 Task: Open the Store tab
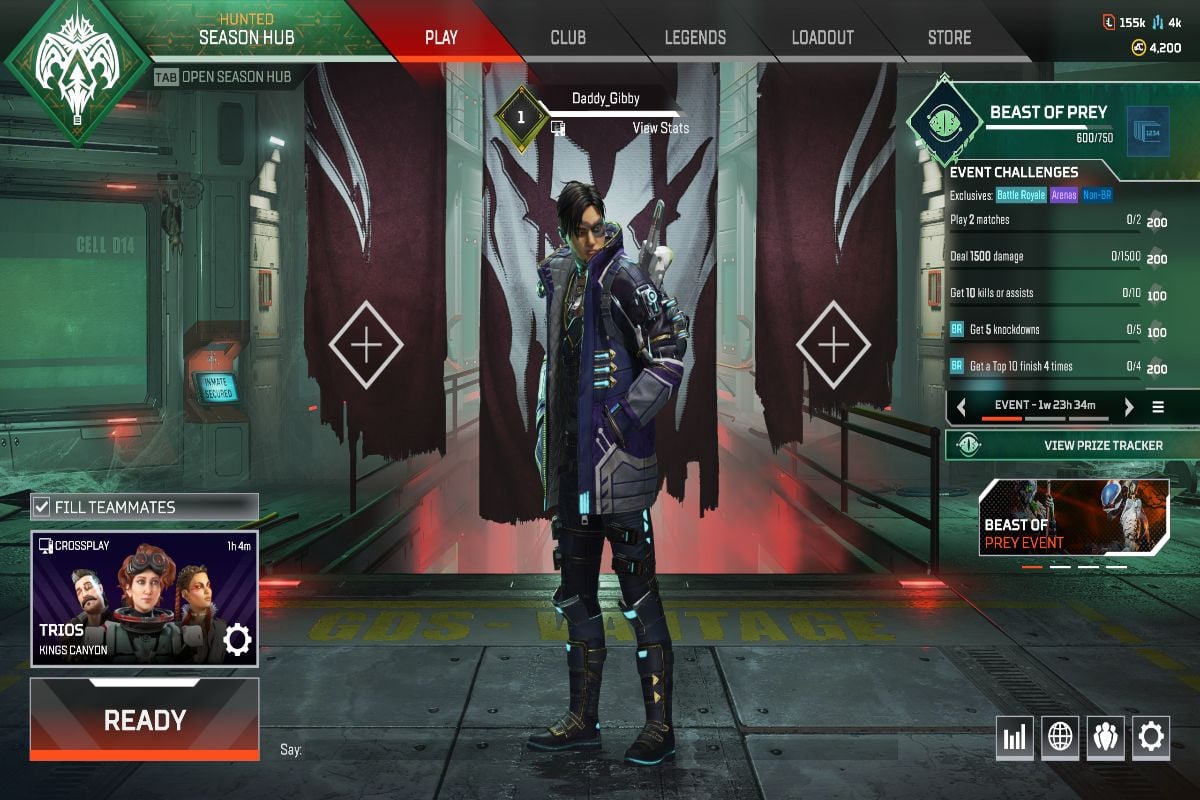click(x=949, y=38)
